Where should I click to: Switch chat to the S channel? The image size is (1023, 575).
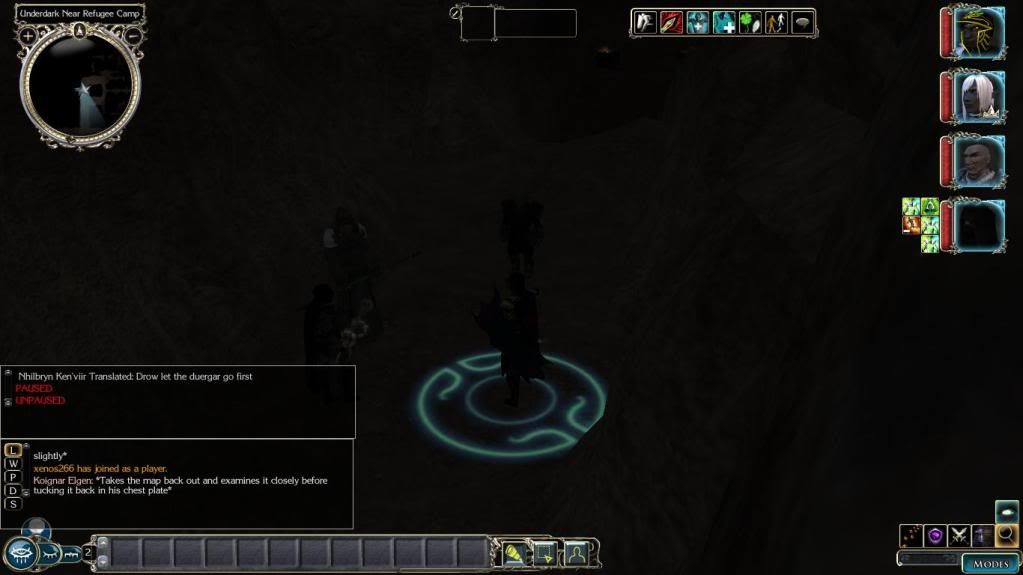click(x=13, y=504)
